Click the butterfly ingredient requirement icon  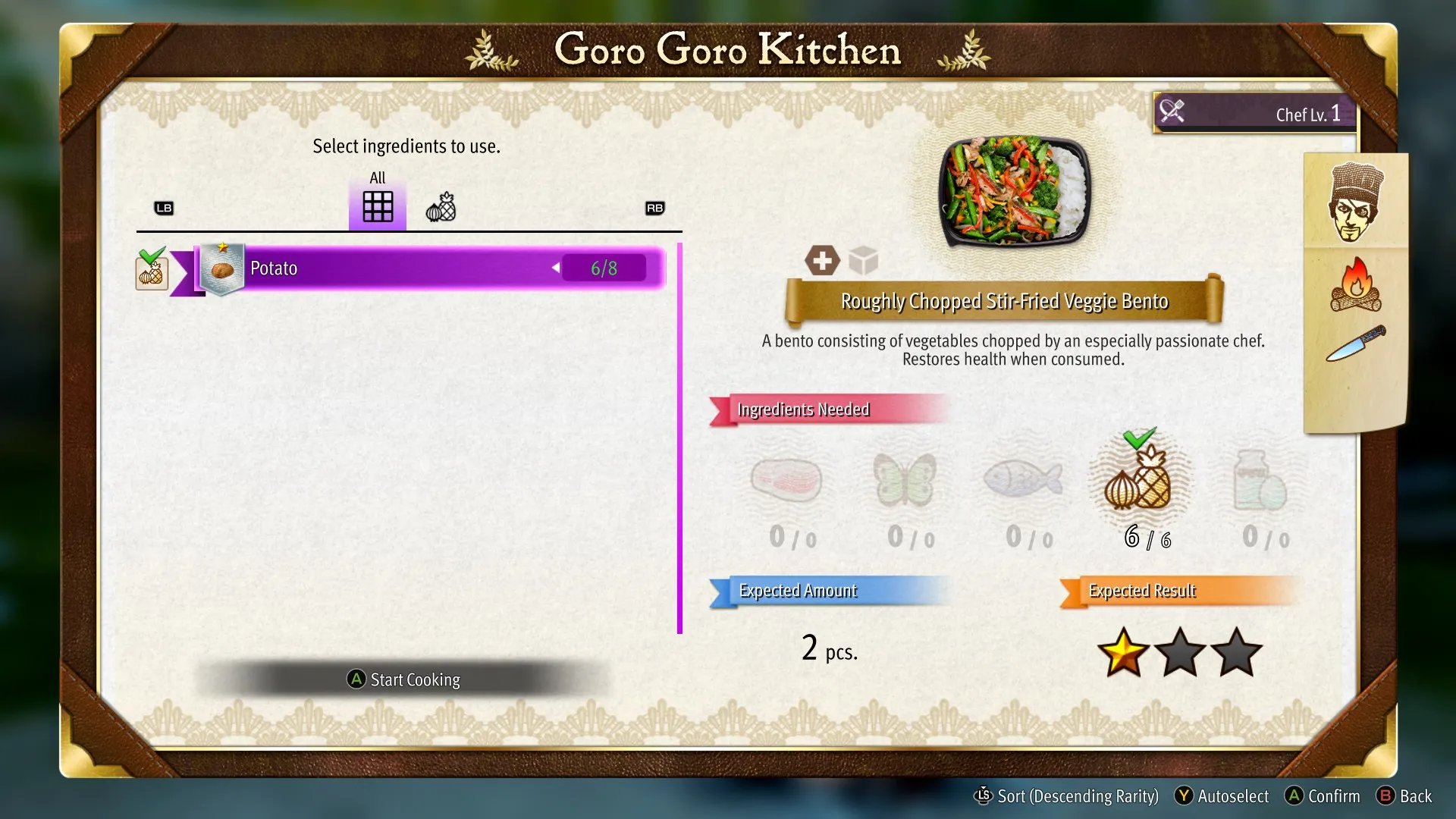904,480
